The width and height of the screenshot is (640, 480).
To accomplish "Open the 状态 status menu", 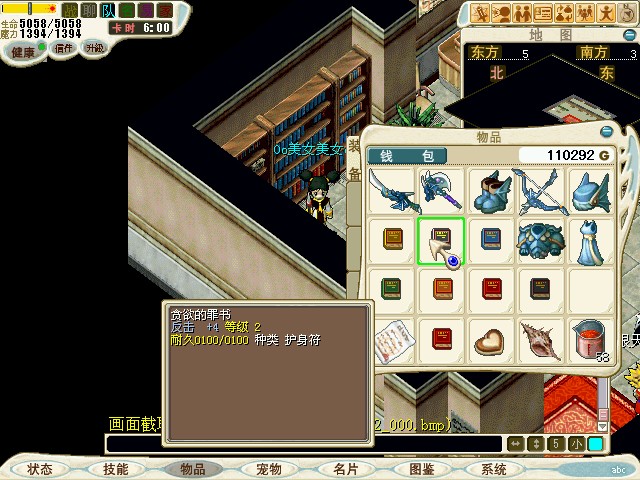I will (x=40, y=468).
